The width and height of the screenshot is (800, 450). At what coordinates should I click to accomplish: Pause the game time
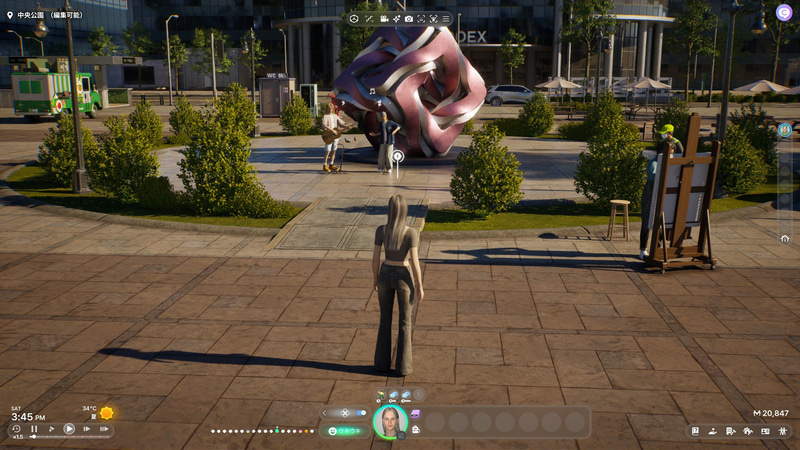tap(35, 429)
